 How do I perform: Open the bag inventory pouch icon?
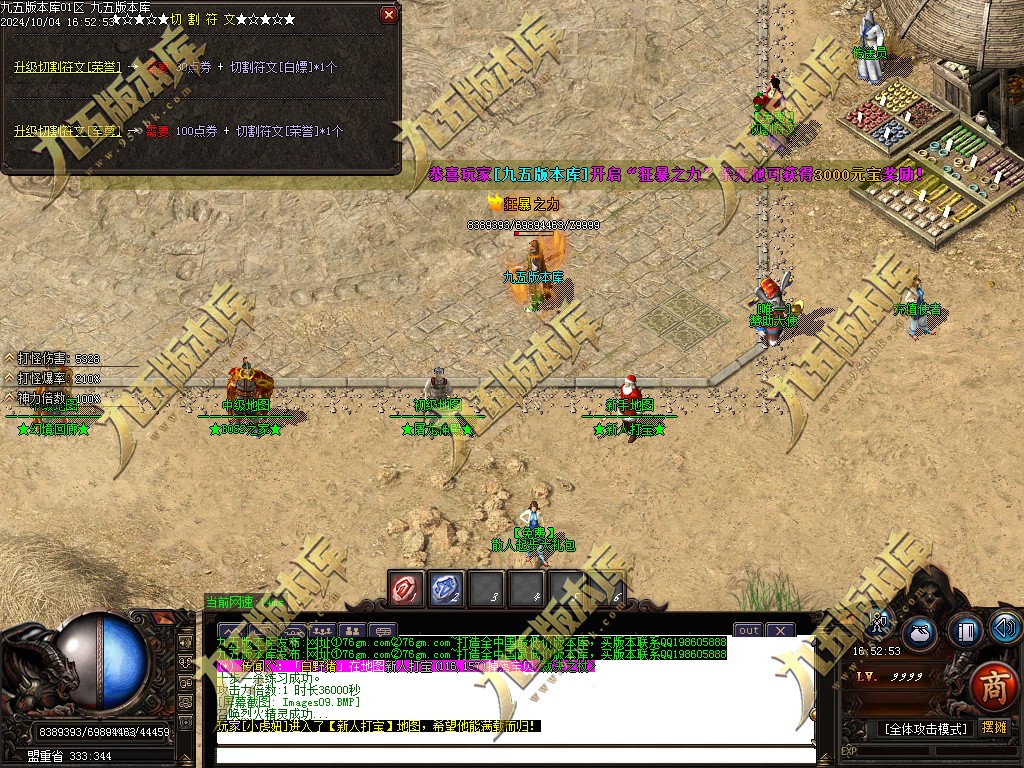921,632
